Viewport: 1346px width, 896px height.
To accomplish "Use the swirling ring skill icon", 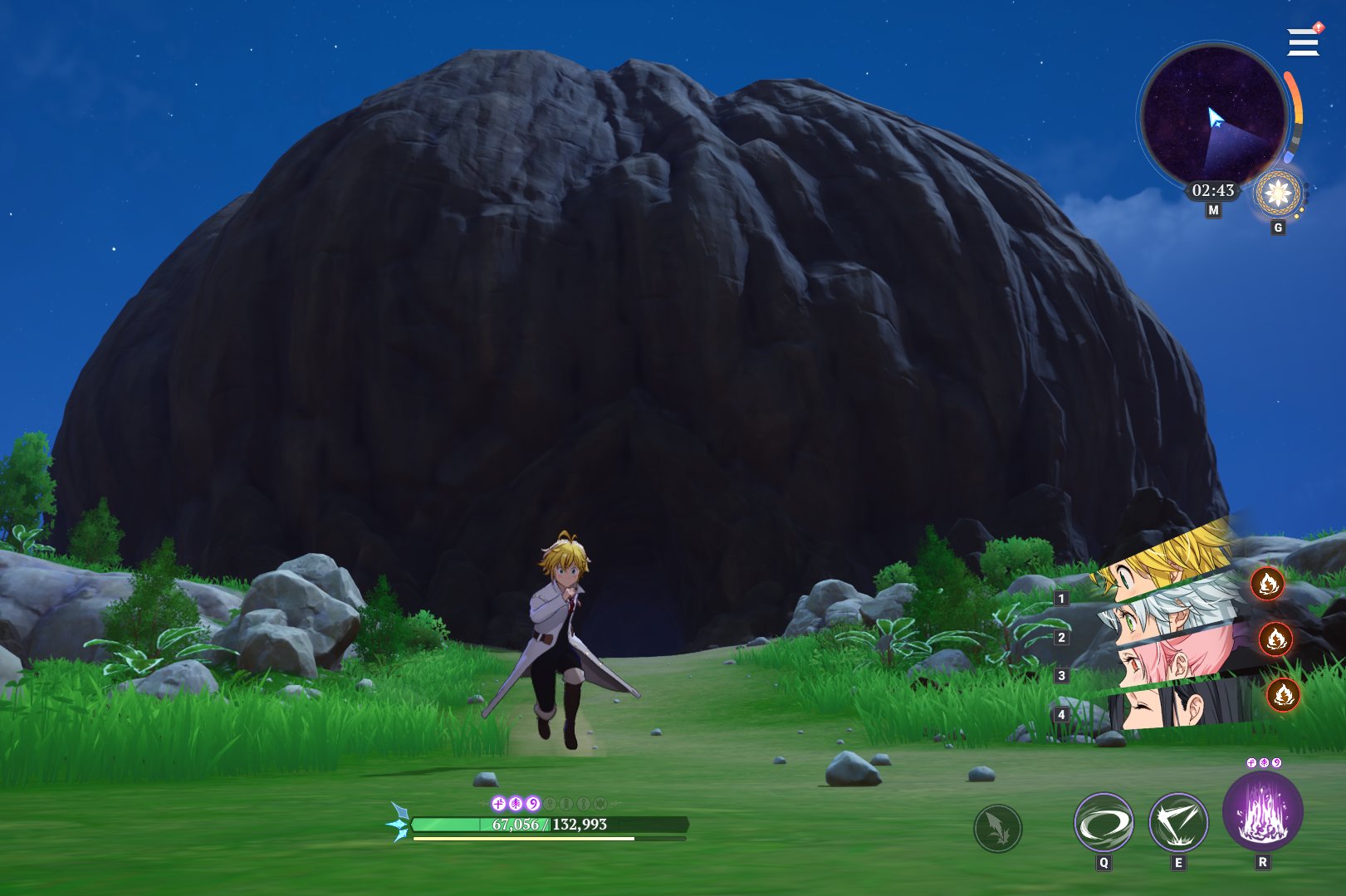I will point(1104,823).
